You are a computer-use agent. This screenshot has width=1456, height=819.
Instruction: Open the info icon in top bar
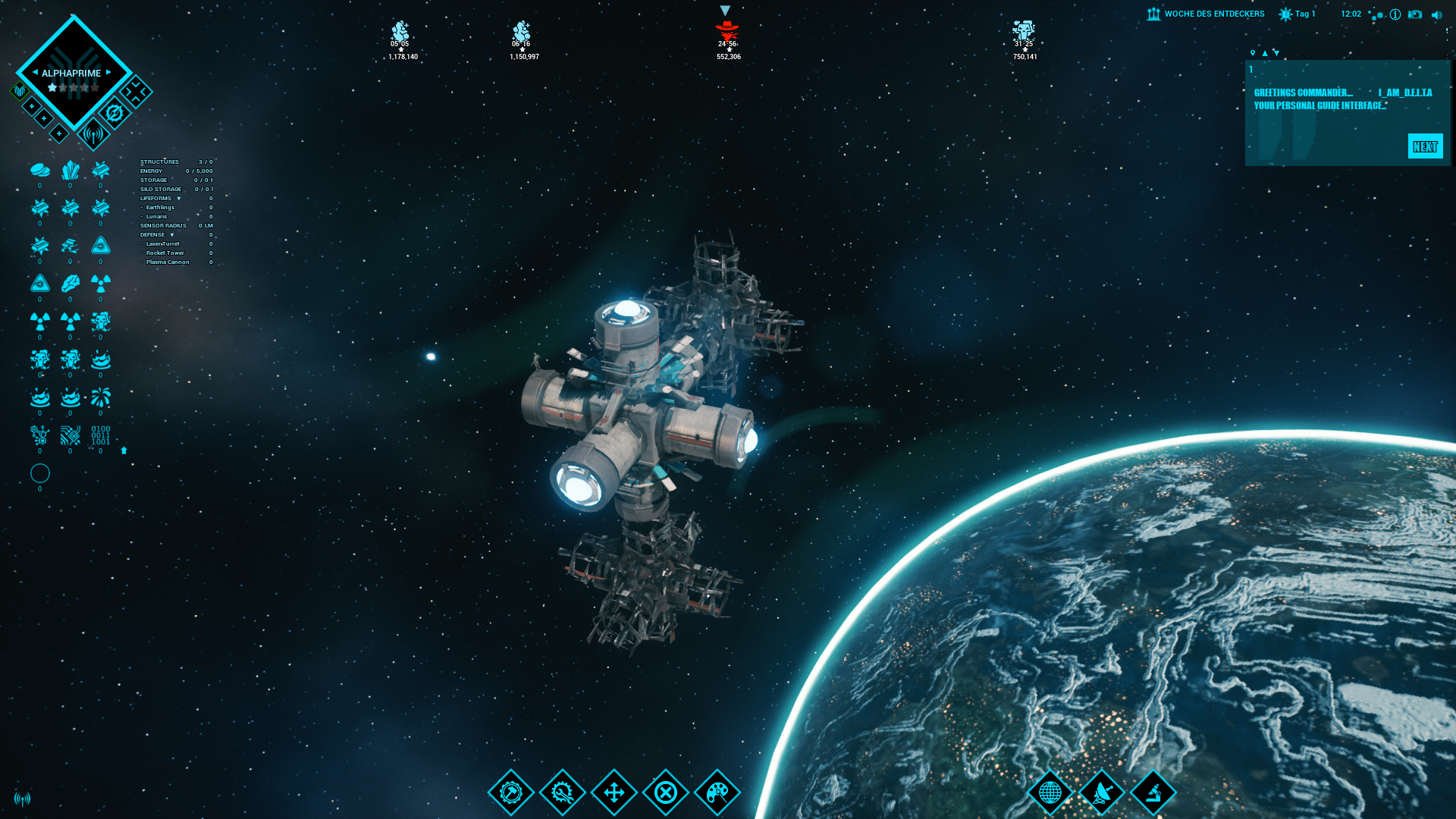(1395, 14)
